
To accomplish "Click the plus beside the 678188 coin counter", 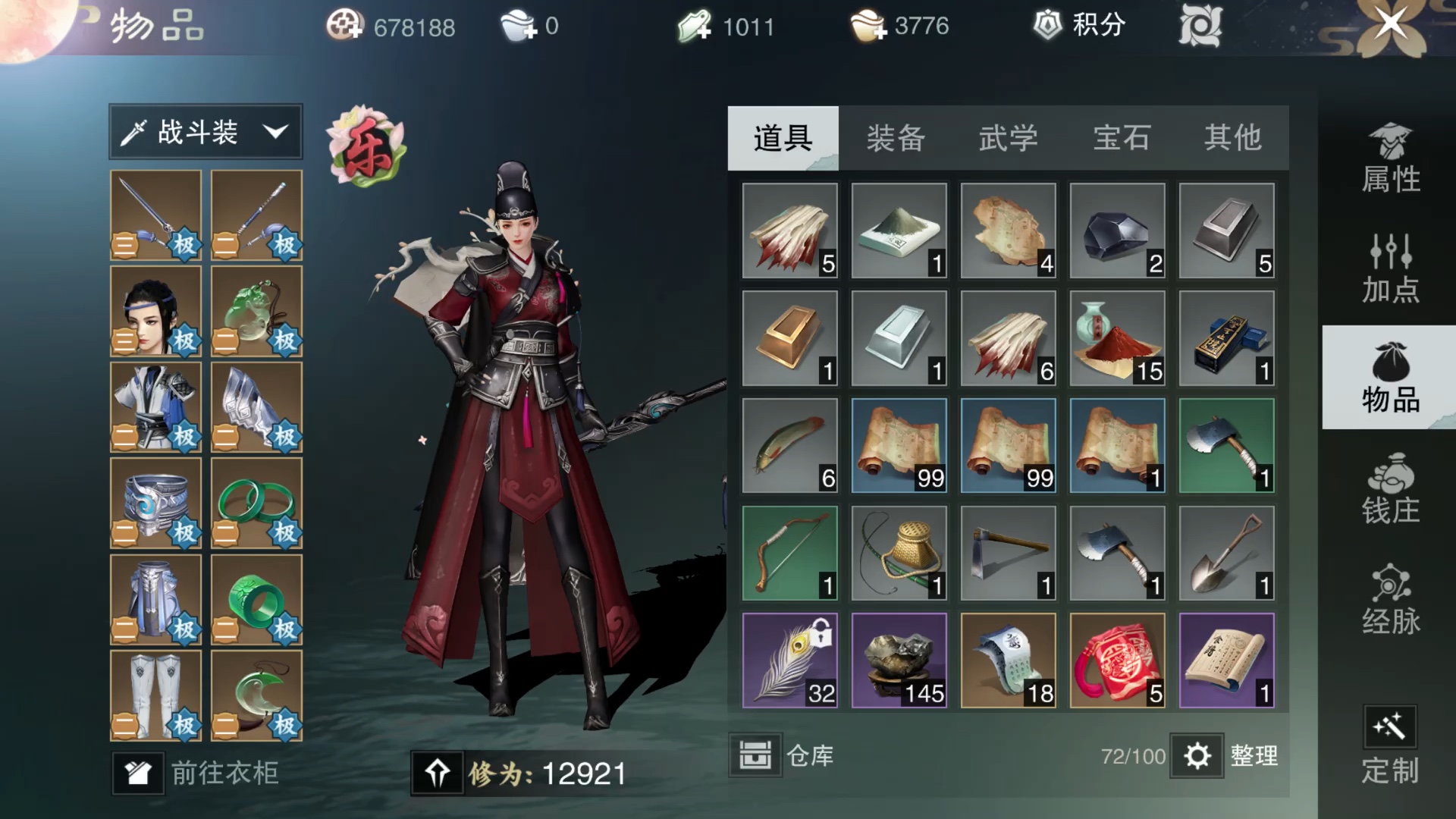I will click(356, 33).
